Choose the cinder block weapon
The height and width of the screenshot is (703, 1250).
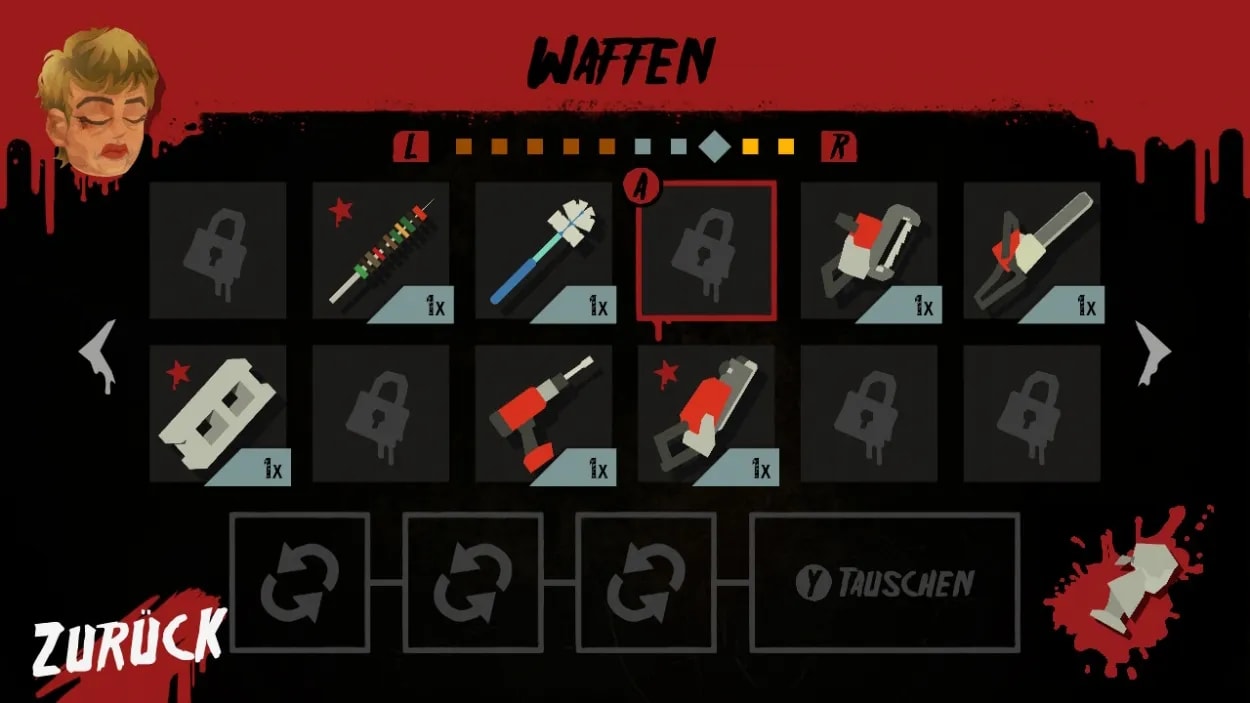pos(219,414)
